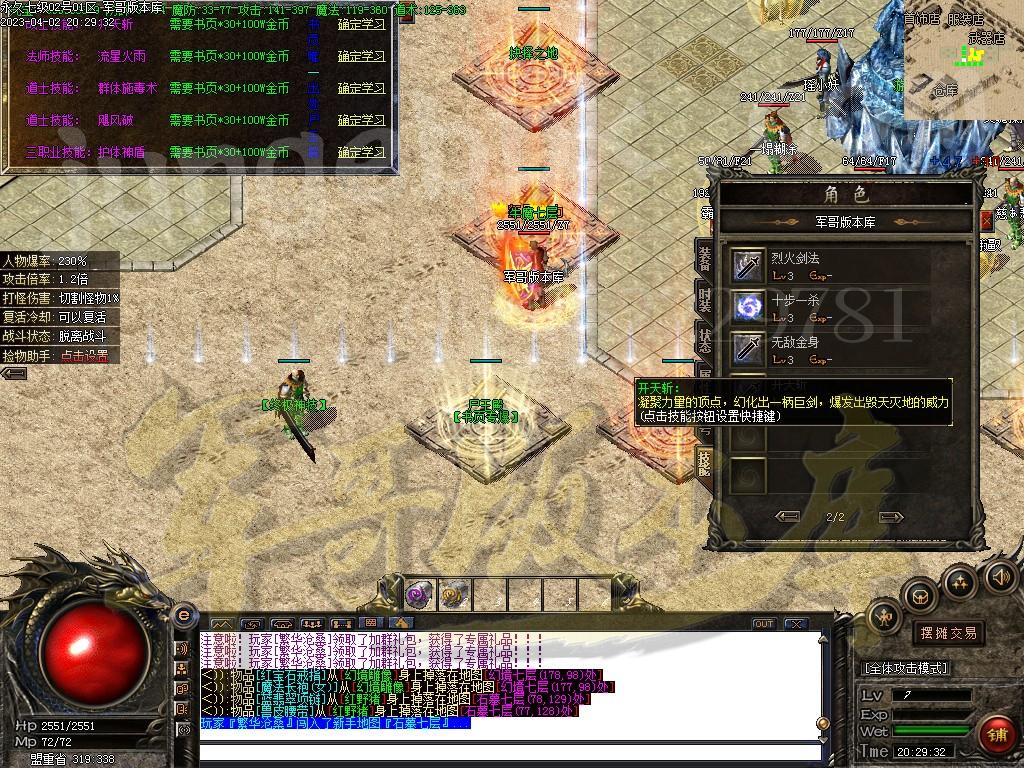
Task: Select the 十步一杀 skill icon
Action: (748, 307)
